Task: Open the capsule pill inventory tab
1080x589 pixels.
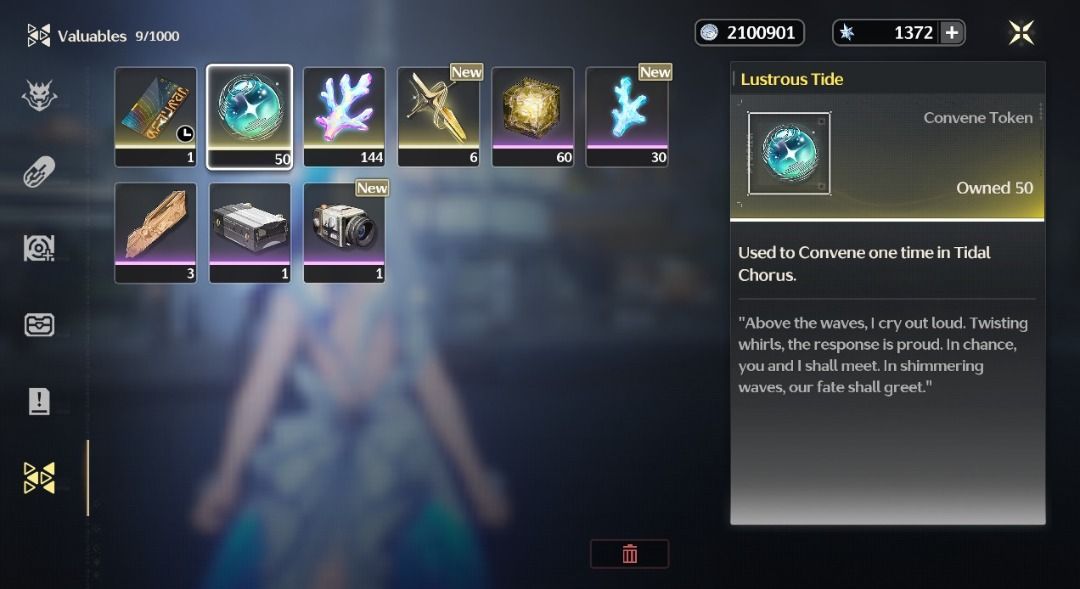Action: pyautogui.click(x=39, y=172)
